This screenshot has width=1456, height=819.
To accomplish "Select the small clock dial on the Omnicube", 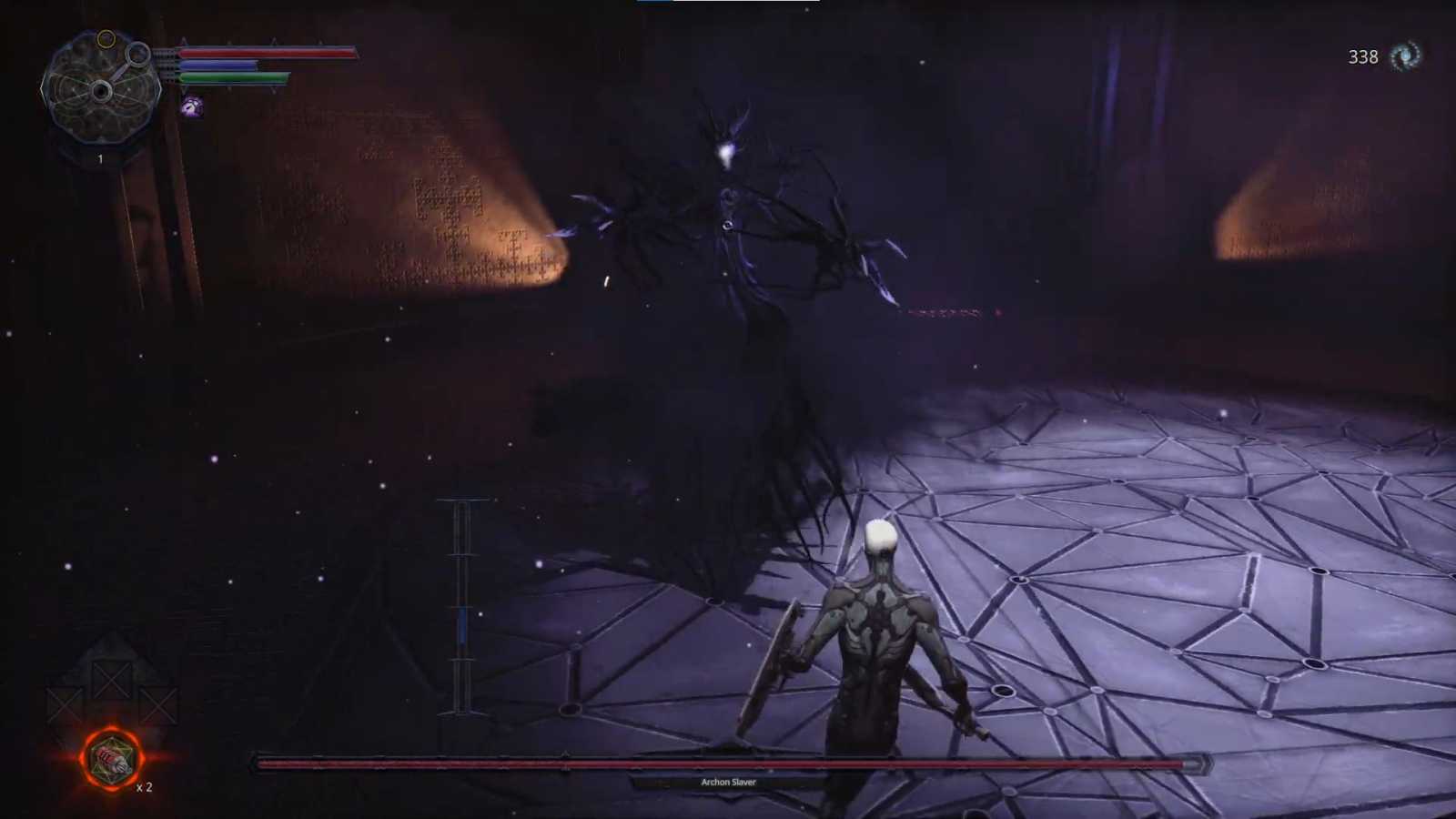I will pos(138,54).
